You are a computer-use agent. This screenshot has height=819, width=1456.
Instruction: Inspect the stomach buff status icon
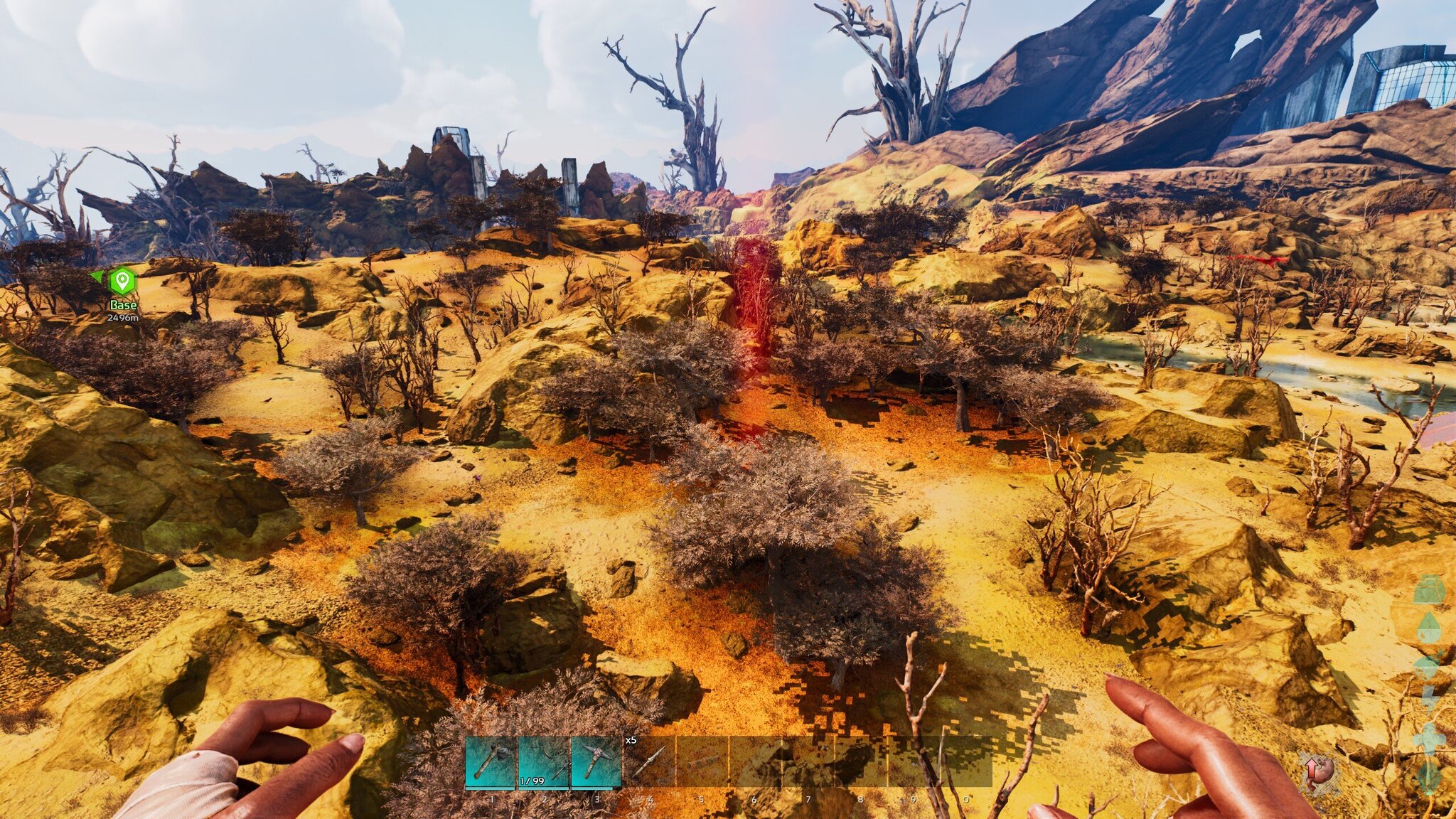tap(1319, 773)
